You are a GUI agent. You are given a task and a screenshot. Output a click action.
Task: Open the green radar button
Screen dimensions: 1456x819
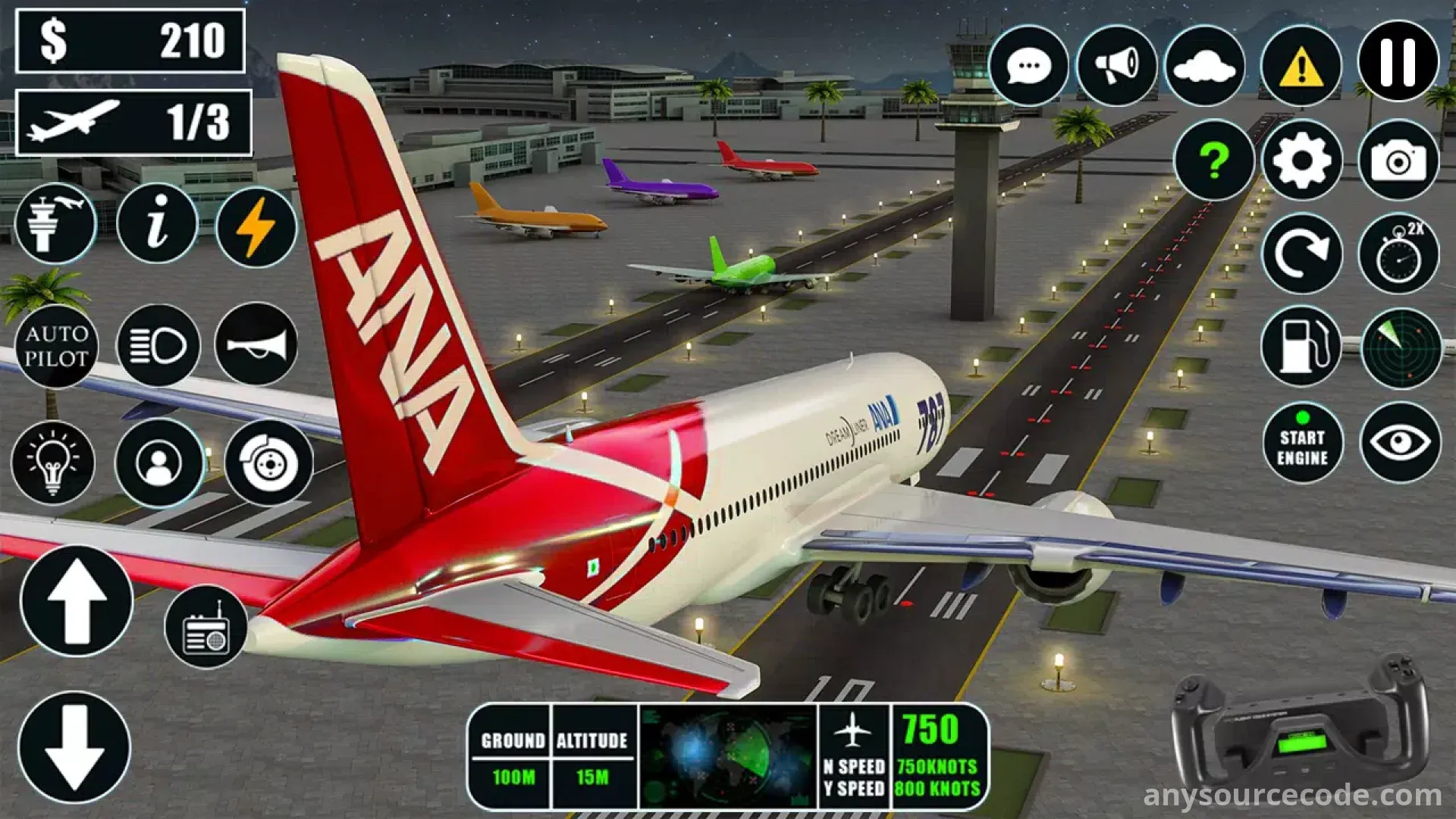tap(1401, 347)
